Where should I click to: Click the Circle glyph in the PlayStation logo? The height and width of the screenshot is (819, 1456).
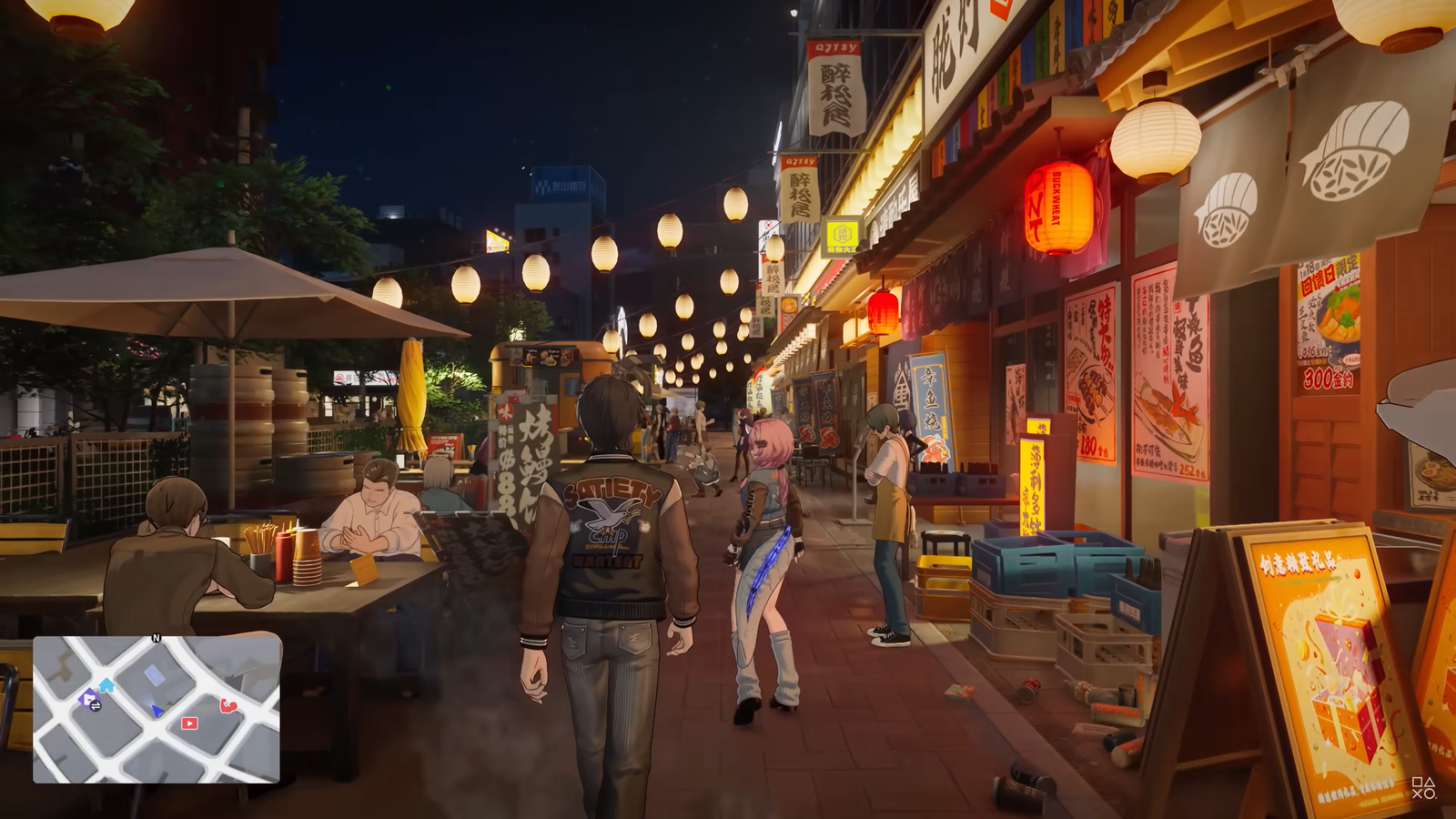click(1430, 794)
